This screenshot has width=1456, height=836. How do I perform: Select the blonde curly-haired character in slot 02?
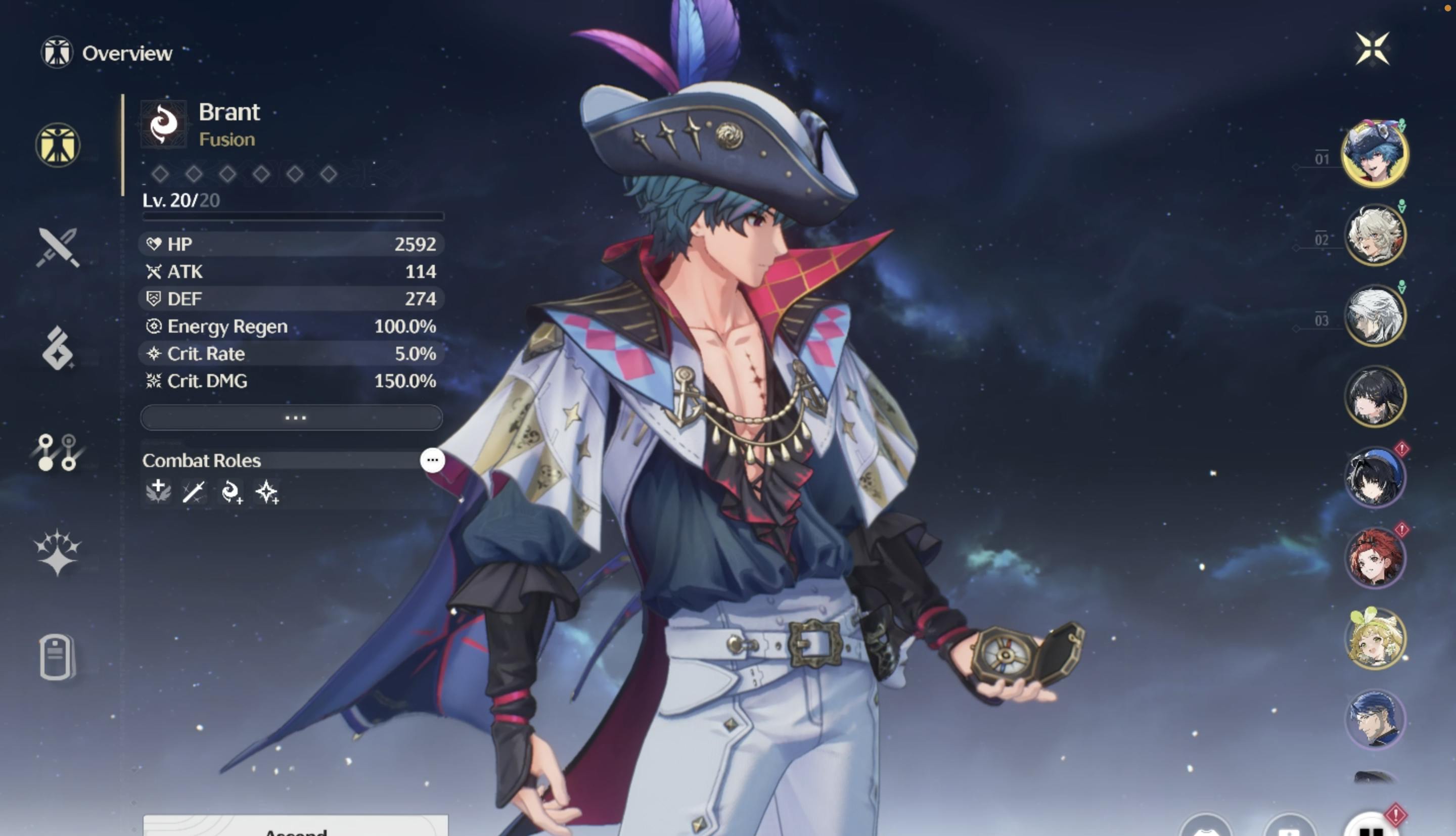[1375, 235]
